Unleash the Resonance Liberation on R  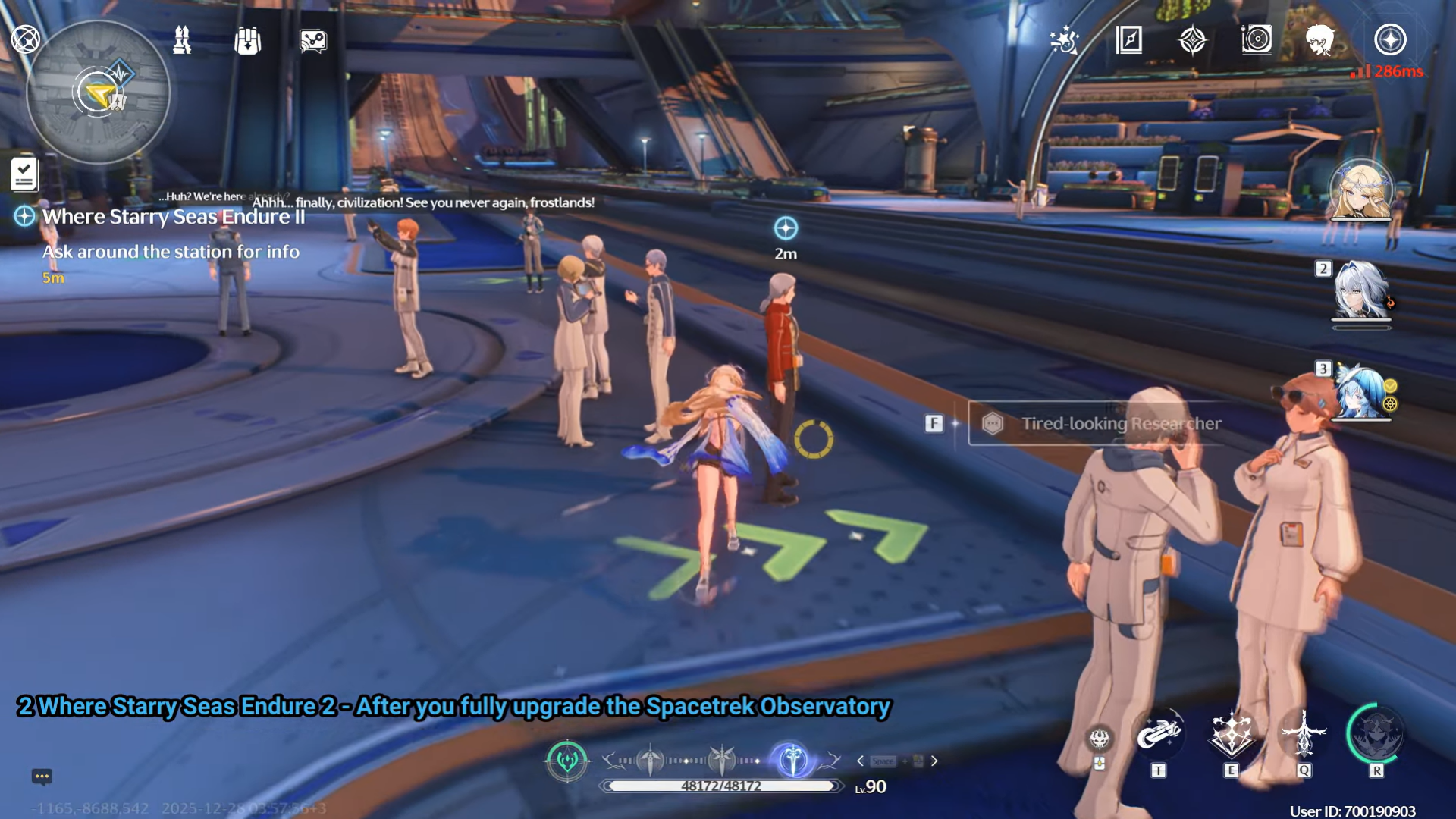click(x=1376, y=733)
